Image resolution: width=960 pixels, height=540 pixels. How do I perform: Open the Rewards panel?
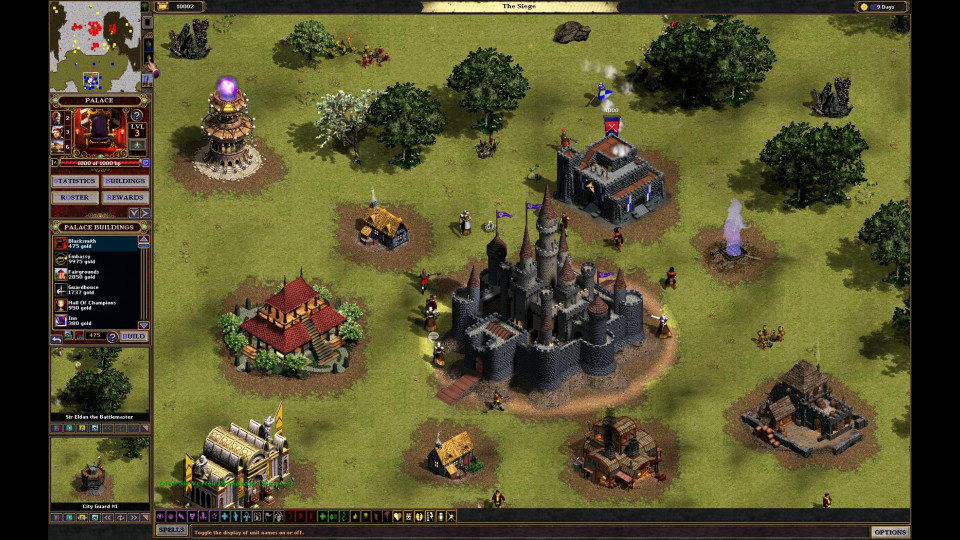(x=125, y=197)
